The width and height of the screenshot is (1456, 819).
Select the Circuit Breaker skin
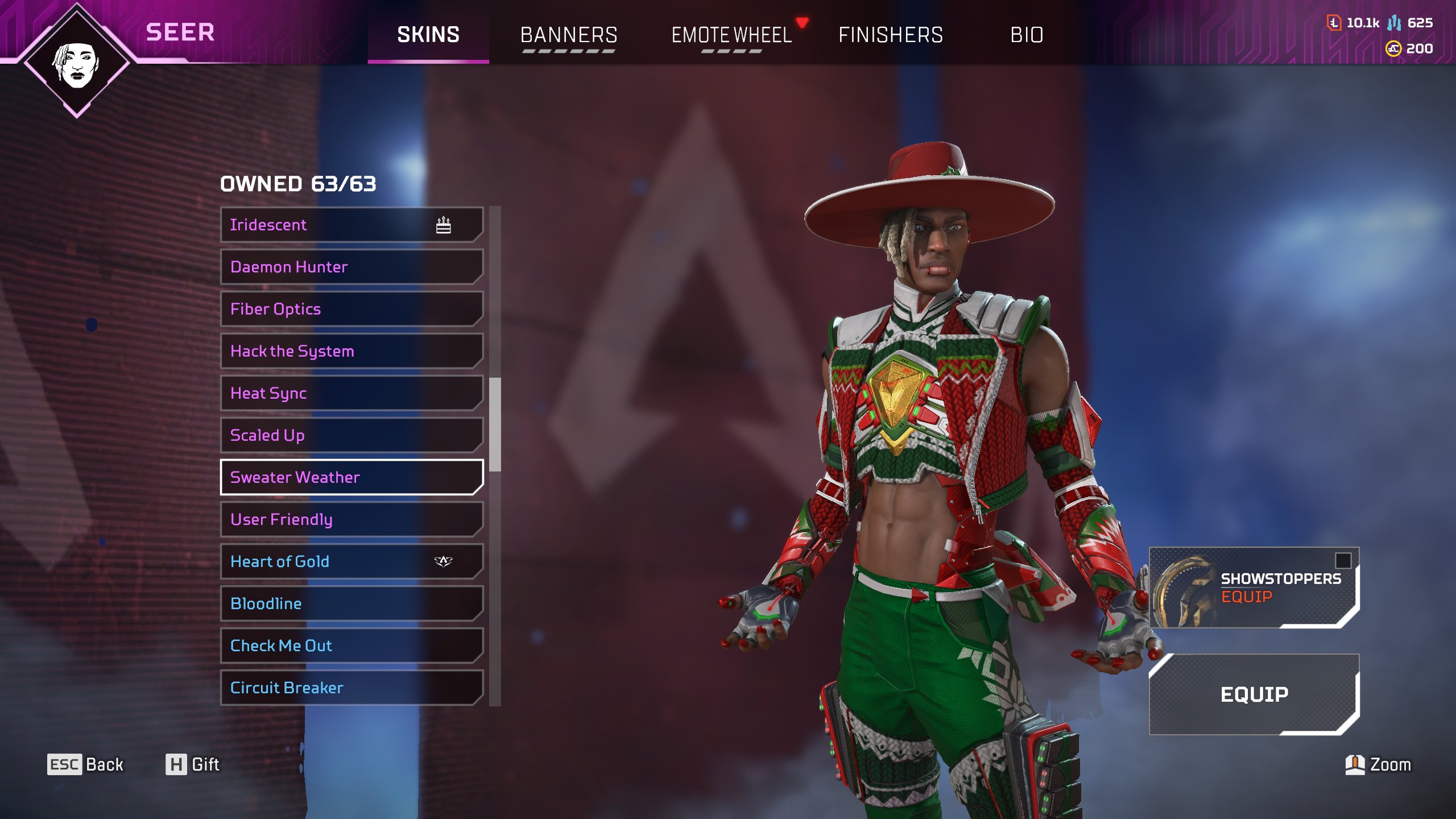point(351,688)
